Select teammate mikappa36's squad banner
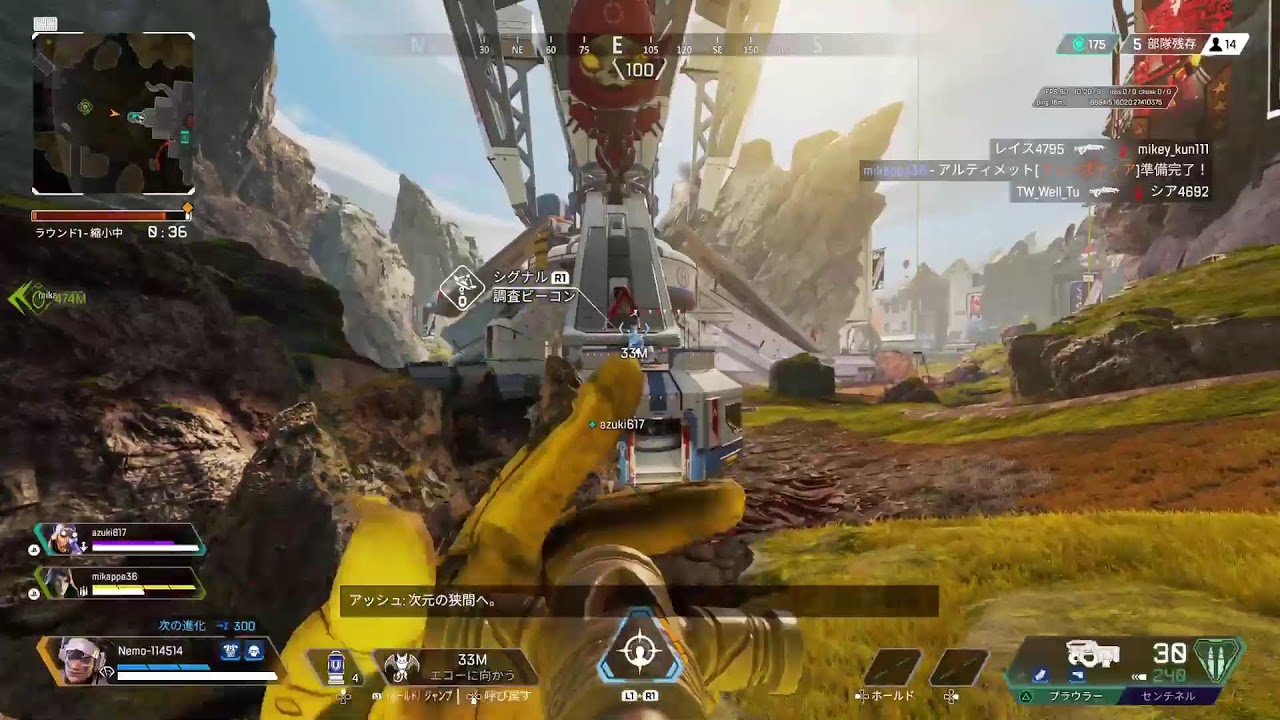The width and height of the screenshot is (1280, 720). click(x=120, y=583)
